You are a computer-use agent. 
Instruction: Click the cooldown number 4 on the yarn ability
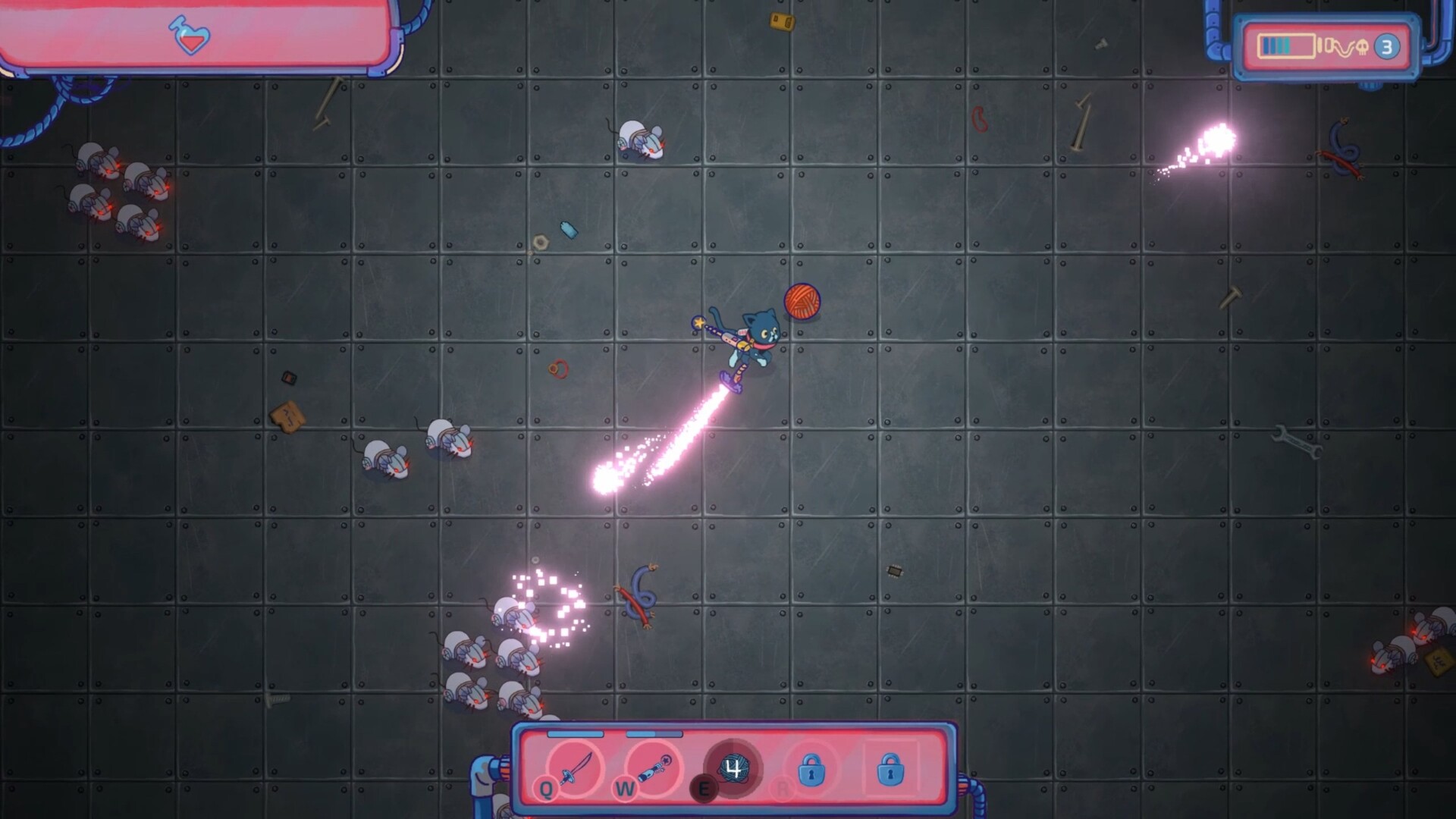733,768
